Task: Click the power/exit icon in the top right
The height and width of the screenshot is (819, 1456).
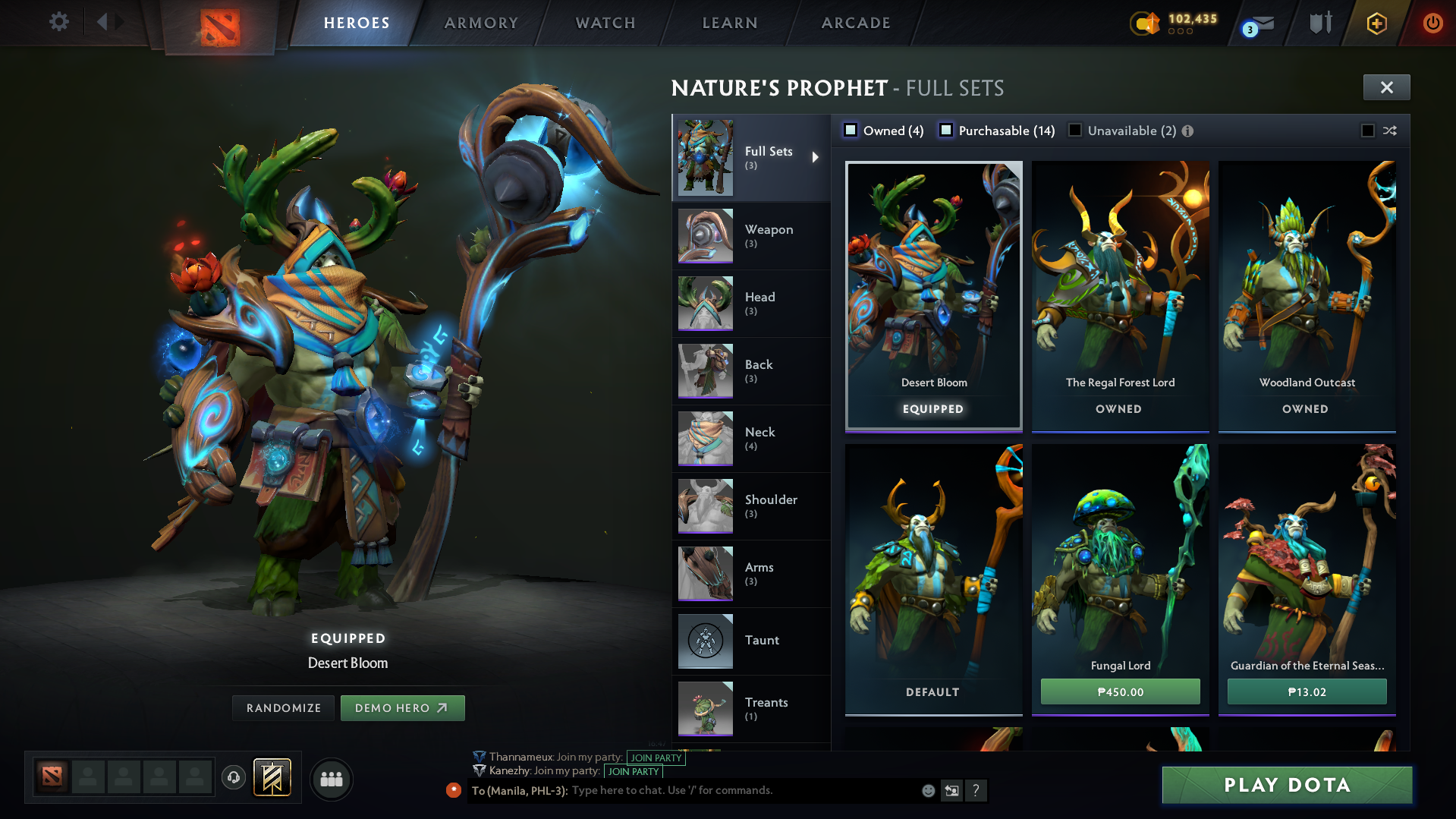Action: pos(1432,23)
